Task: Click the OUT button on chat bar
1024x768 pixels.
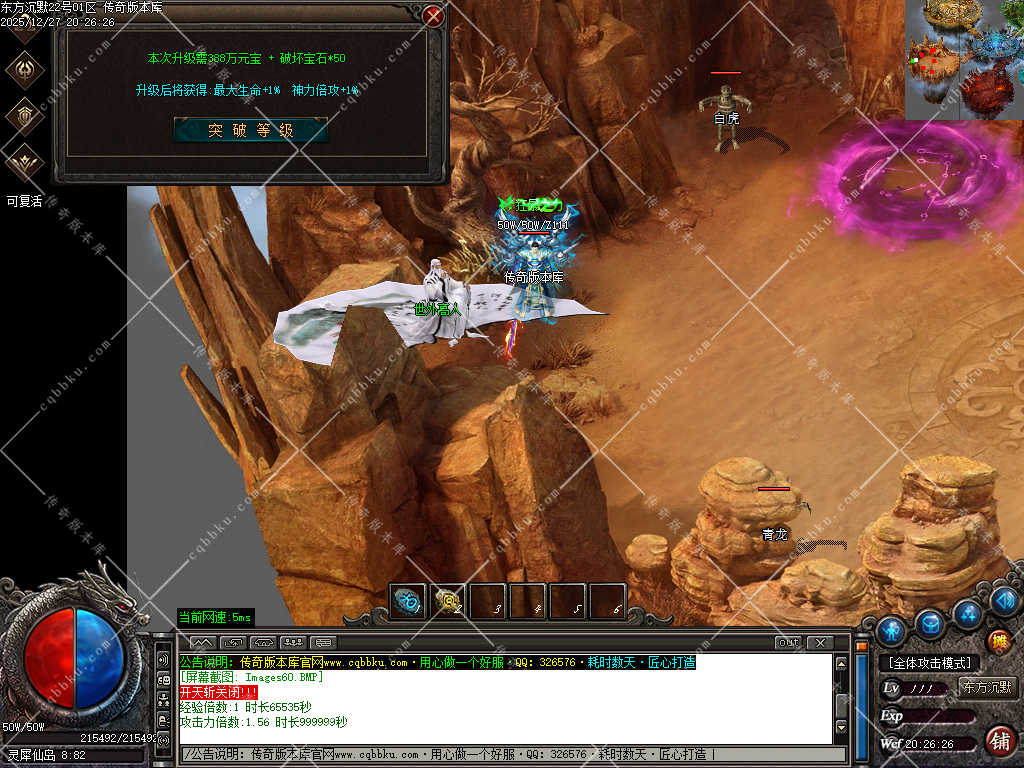Action: tap(788, 642)
